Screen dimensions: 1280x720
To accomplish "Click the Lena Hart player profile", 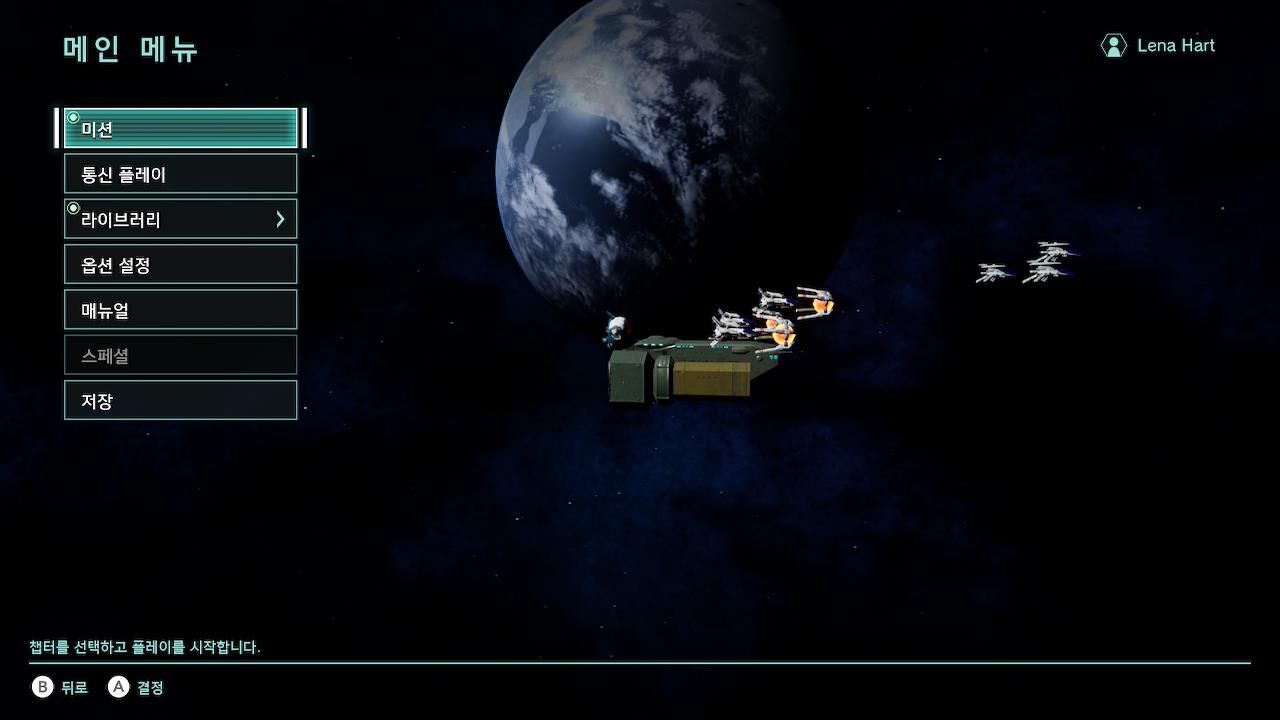I will click(x=1158, y=46).
